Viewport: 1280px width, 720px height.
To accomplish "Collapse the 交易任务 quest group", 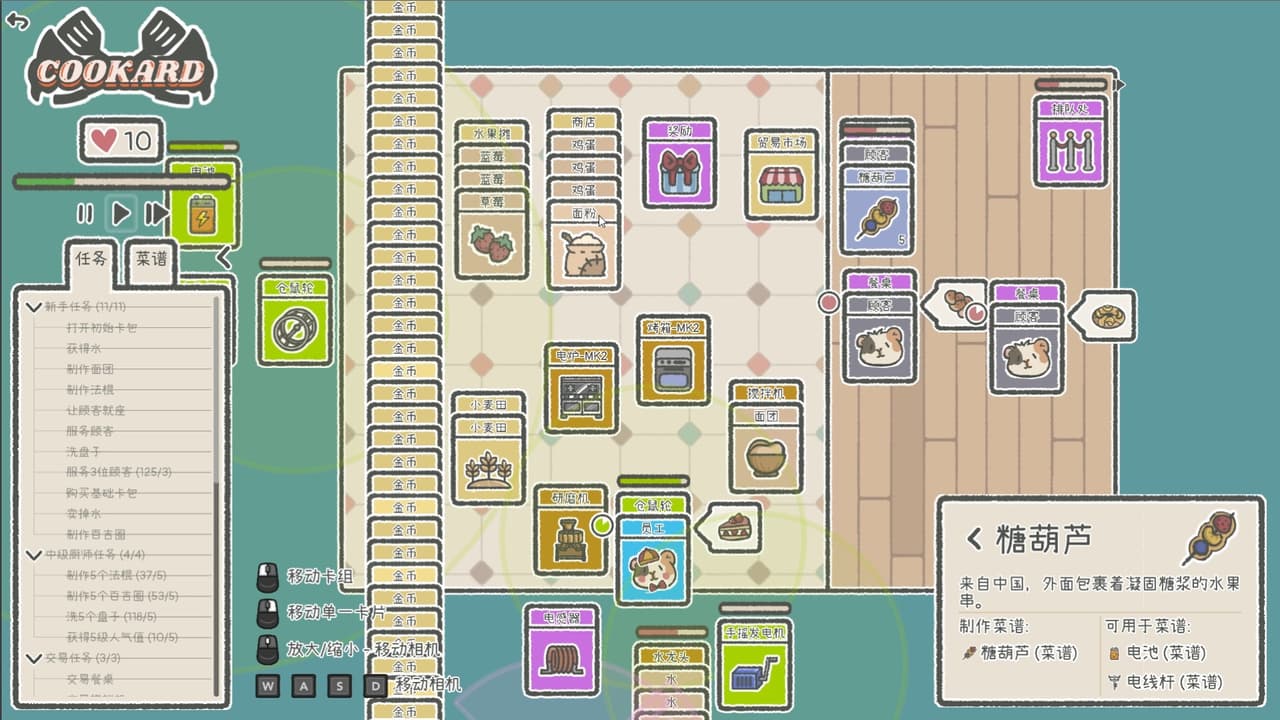I will pos(35,658).
